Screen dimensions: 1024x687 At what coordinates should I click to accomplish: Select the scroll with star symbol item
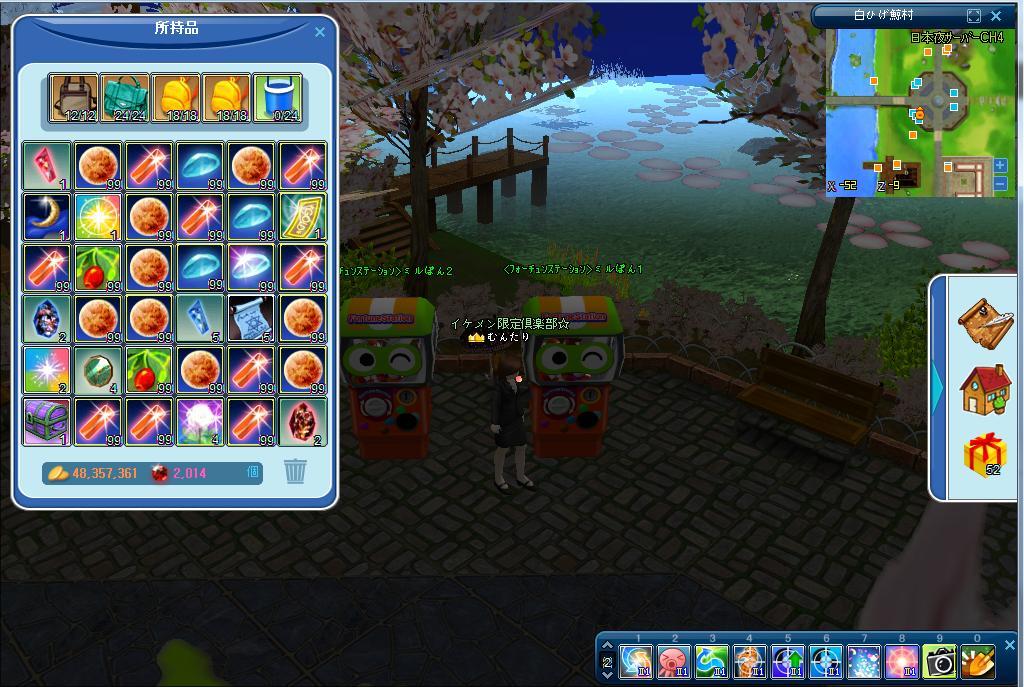pyautogui.click(x=251, y=319)
